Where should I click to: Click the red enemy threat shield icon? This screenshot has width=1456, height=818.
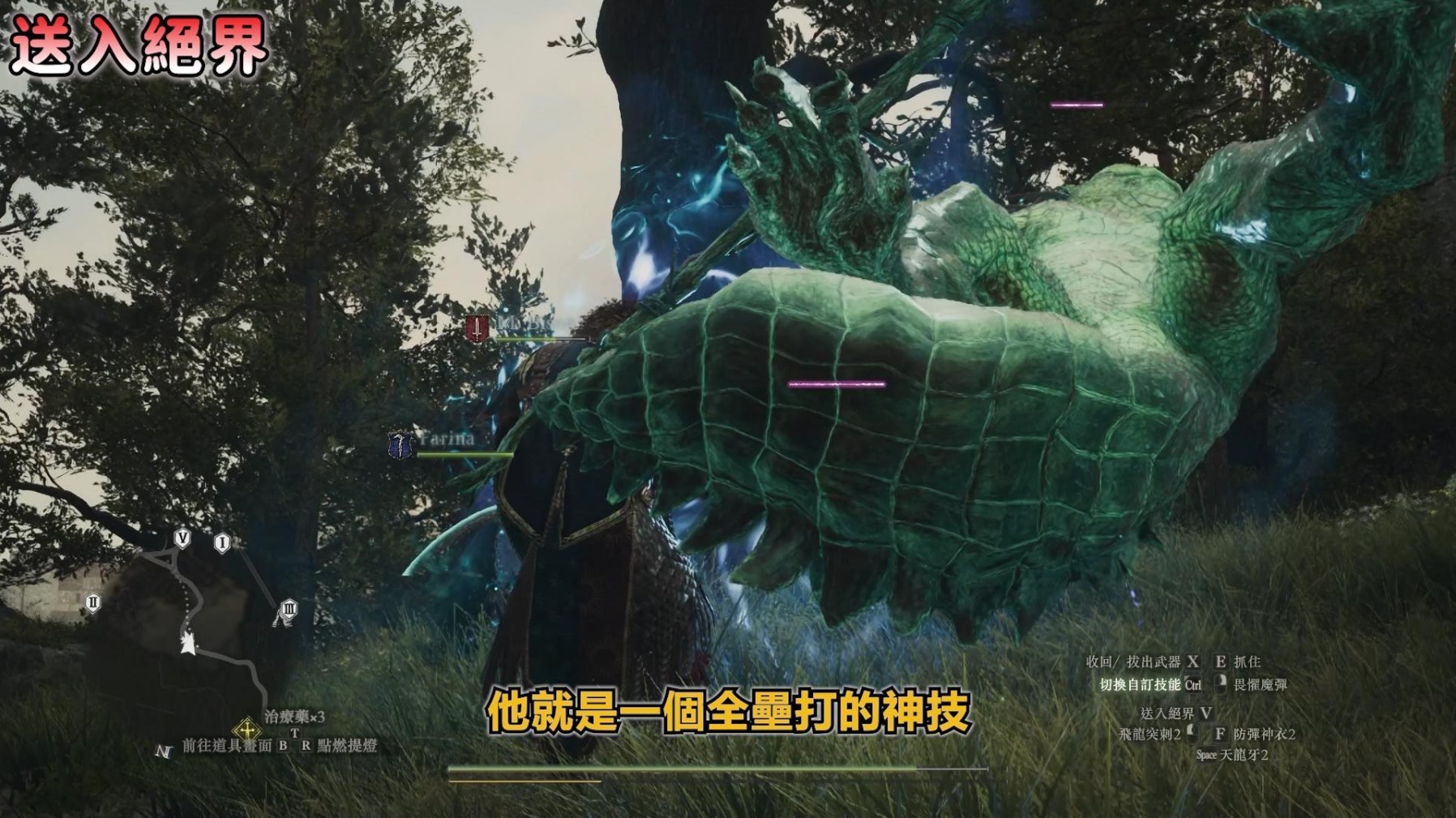coord(476,329)
